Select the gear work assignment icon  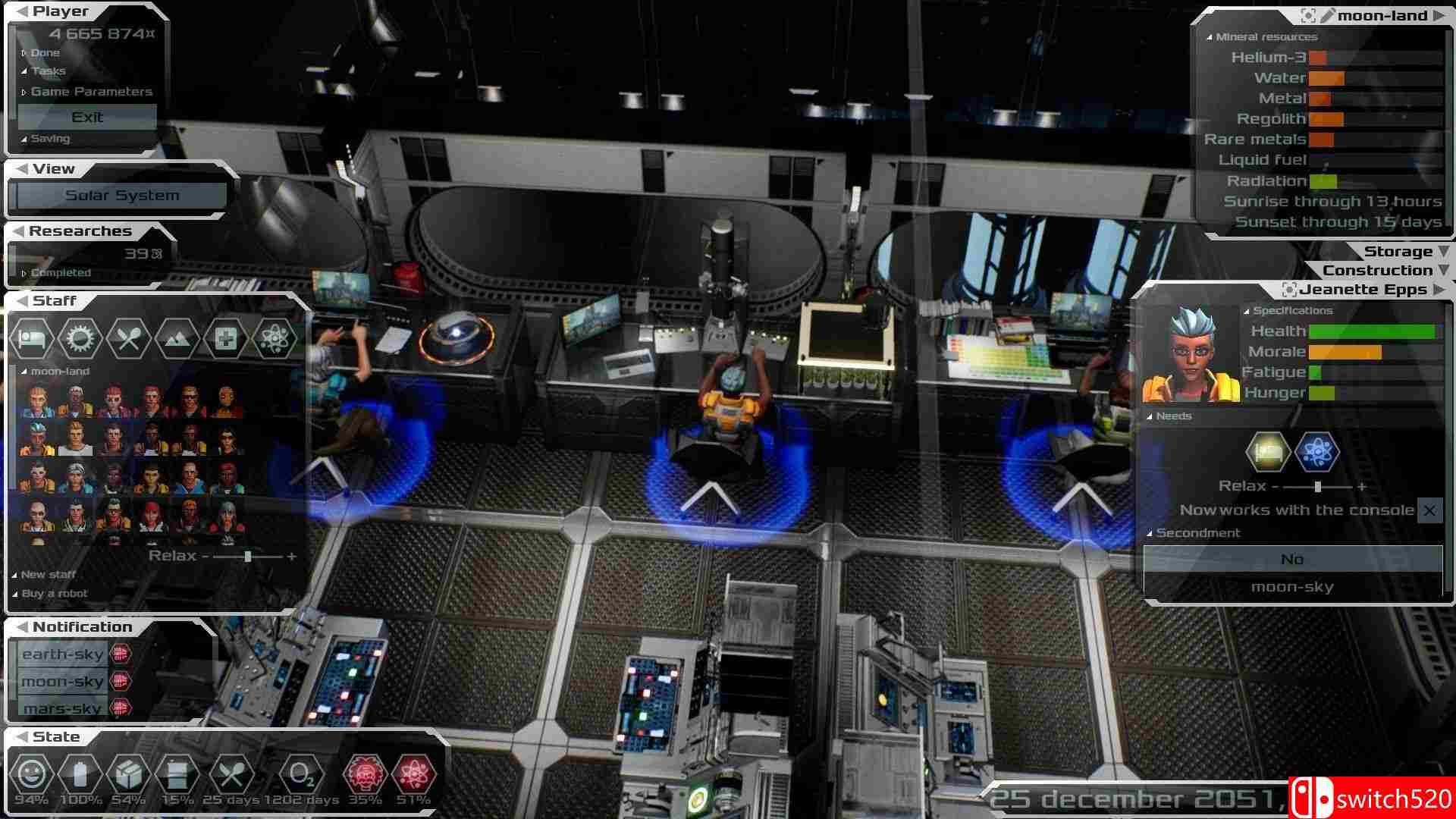click(x=80, y=338)
